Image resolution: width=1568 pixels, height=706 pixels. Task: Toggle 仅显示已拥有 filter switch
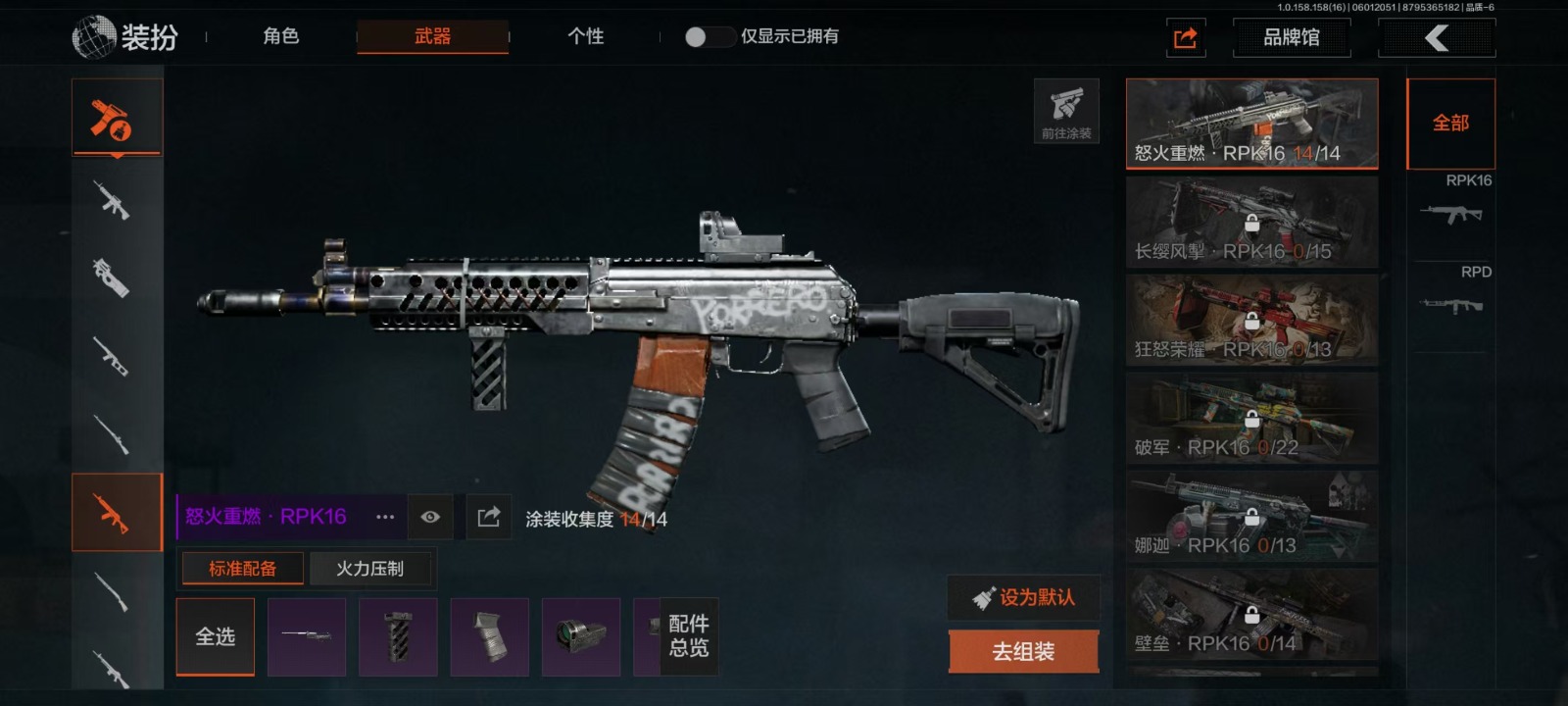click(x=709, y=36)
